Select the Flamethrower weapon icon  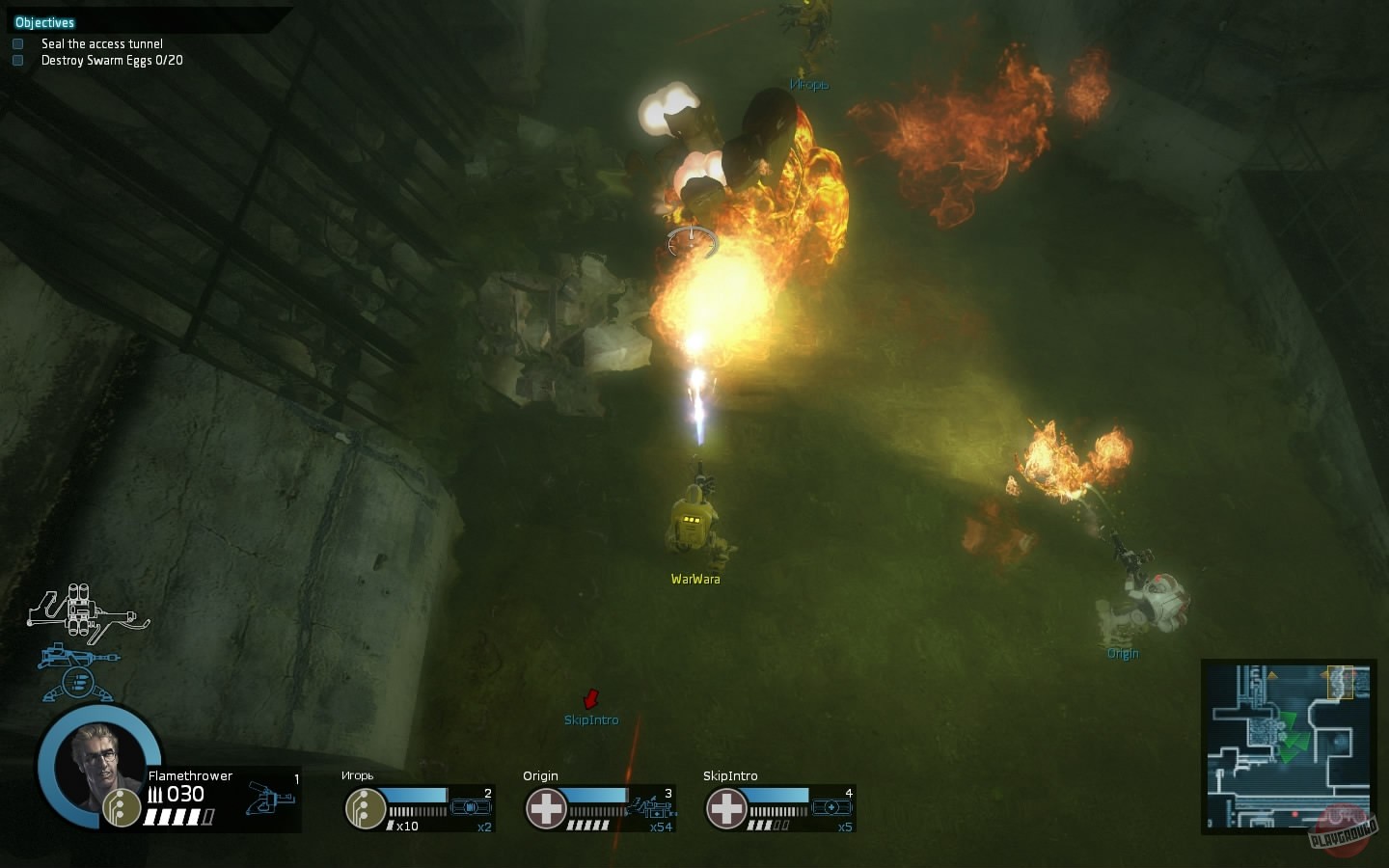pyautogui.click(x=270, y=799)
